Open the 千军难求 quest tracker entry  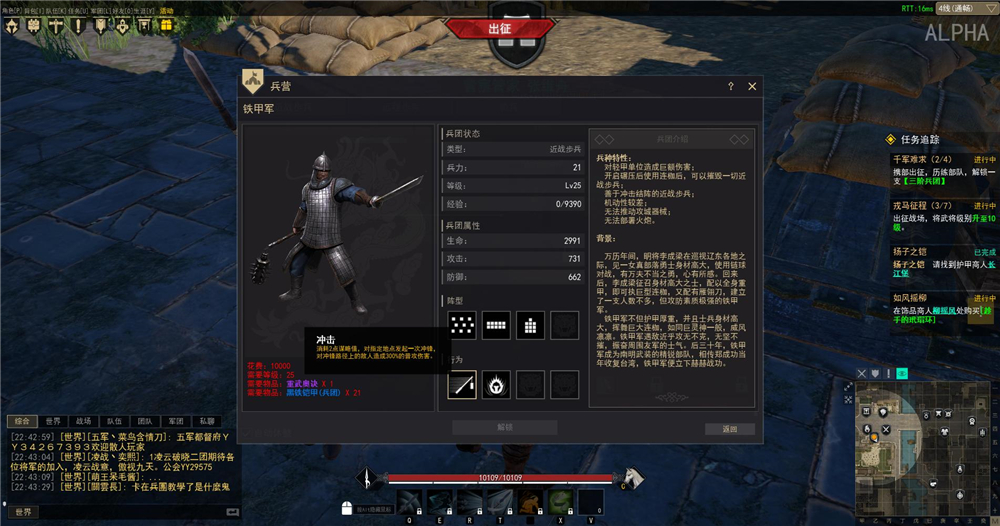(912, 159)
